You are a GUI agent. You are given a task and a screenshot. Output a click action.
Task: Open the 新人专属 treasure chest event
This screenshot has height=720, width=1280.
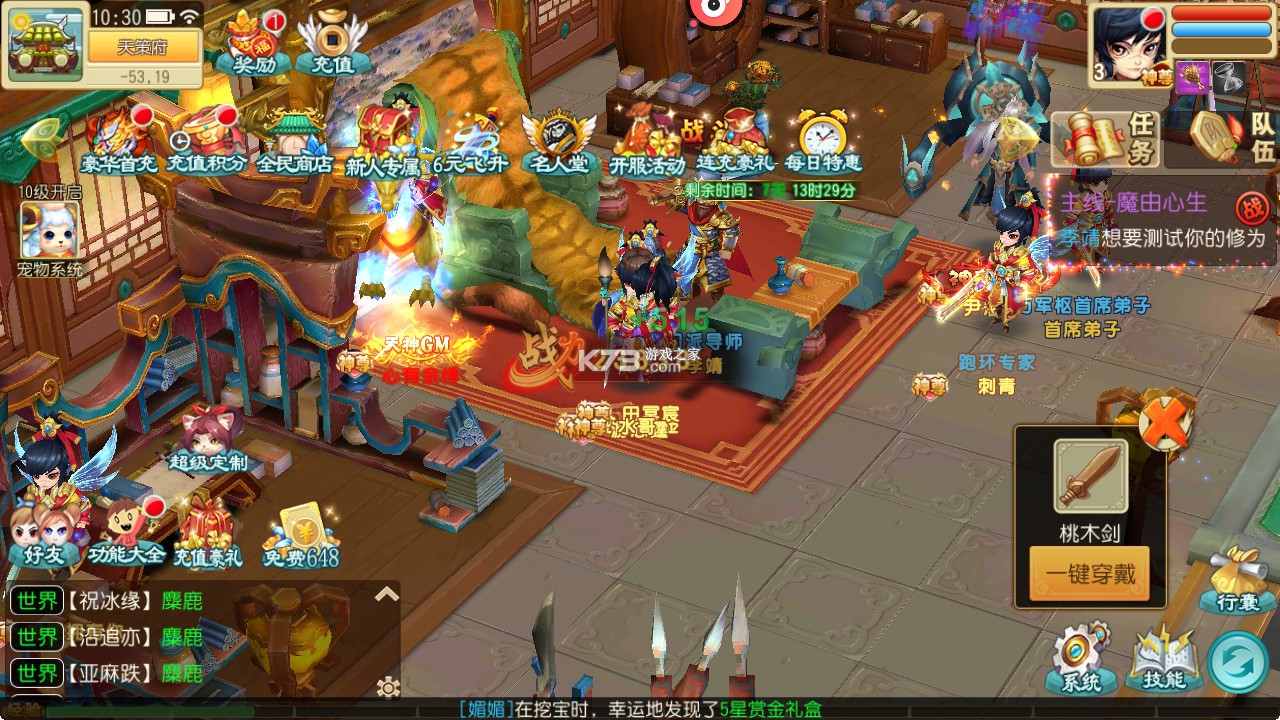coord(383,140)
